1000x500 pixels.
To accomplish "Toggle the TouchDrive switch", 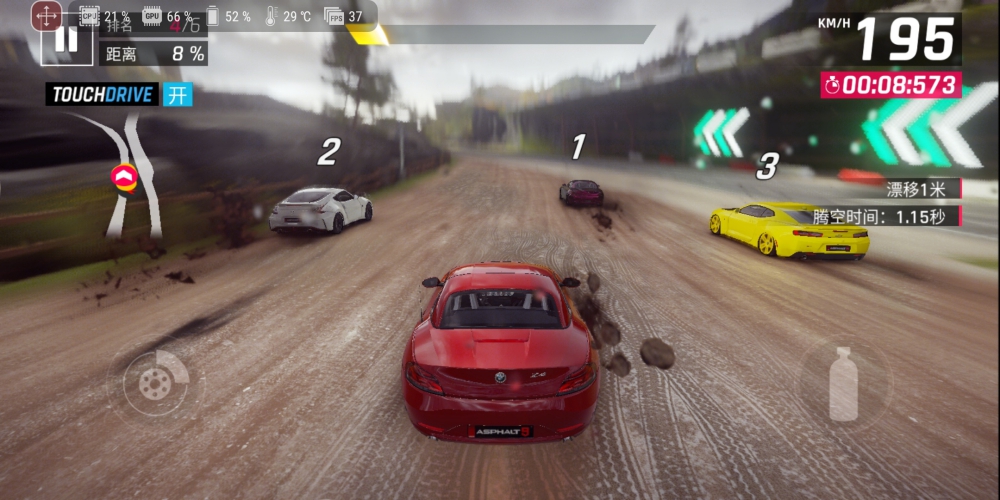I will coord(177,95).
